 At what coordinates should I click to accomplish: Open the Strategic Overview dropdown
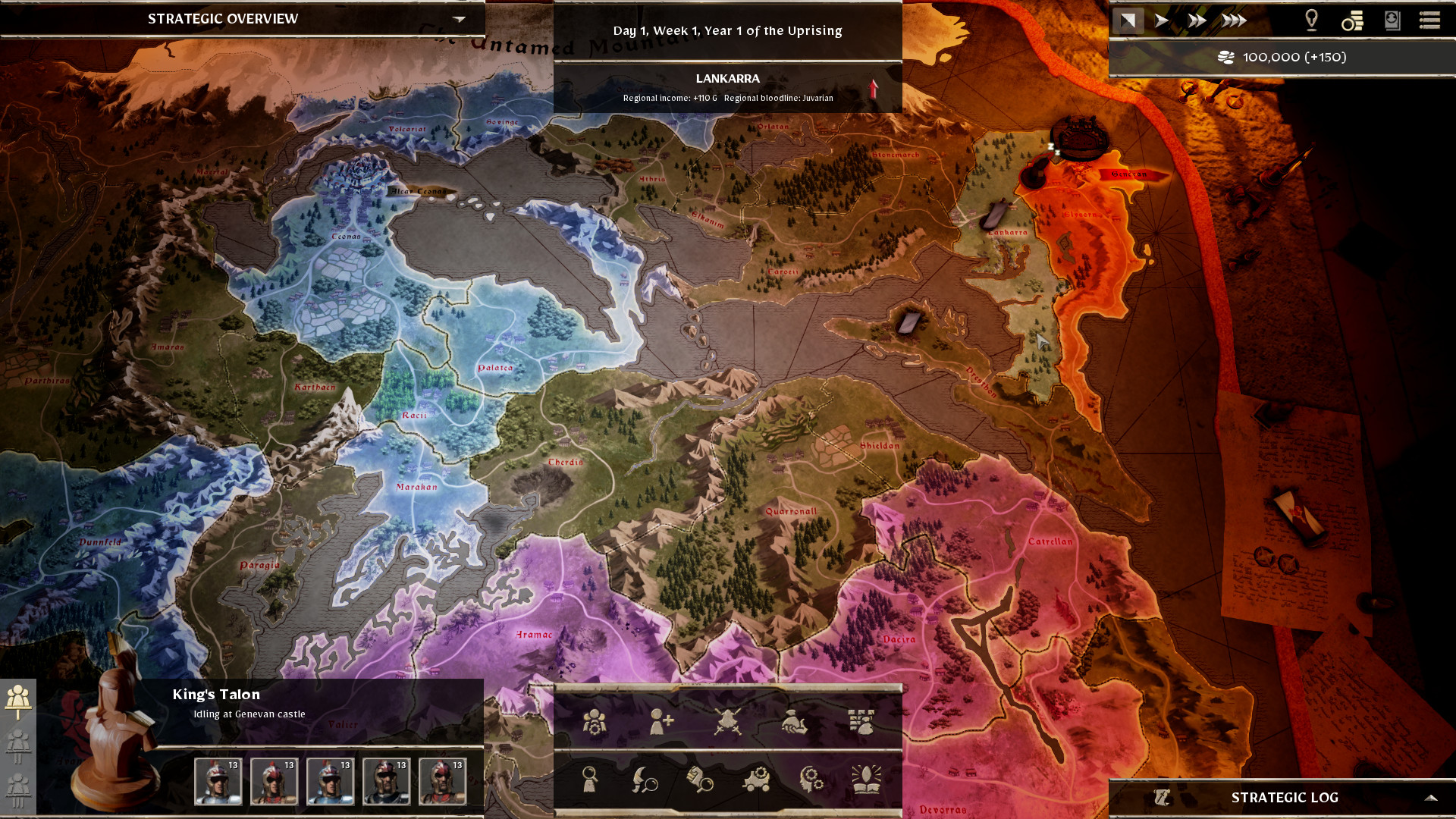tap(459, 19)
